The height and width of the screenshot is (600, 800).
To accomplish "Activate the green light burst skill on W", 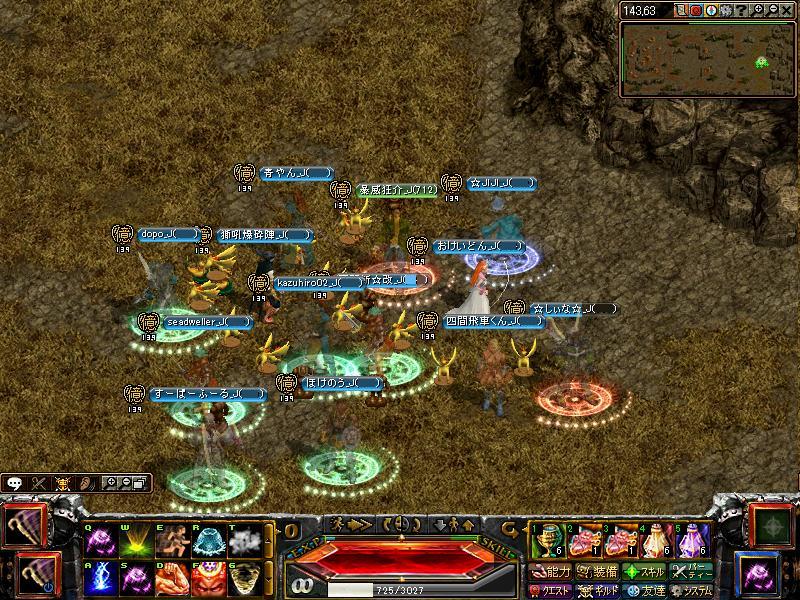I will point(135,541).
